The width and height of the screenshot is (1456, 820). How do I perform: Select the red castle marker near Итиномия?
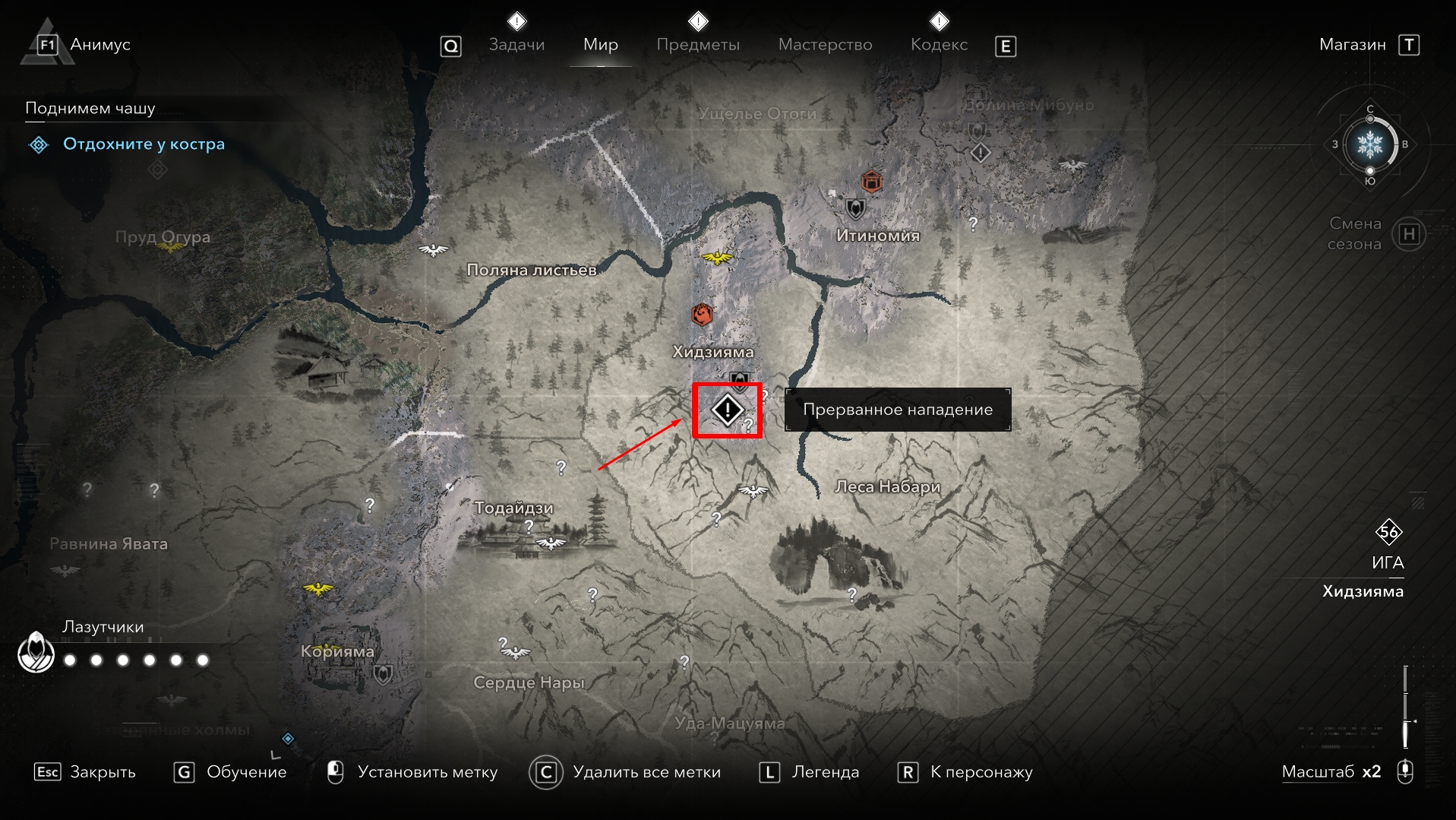coord(871,182)
